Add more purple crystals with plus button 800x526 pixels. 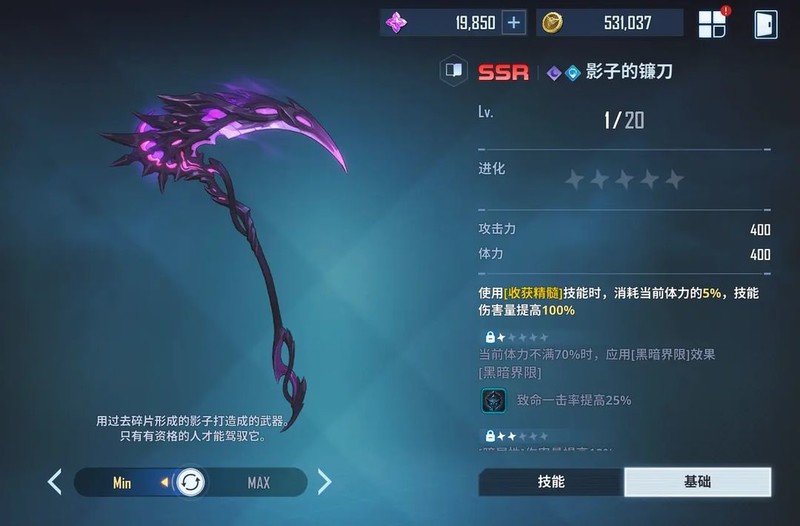point(514,23)
